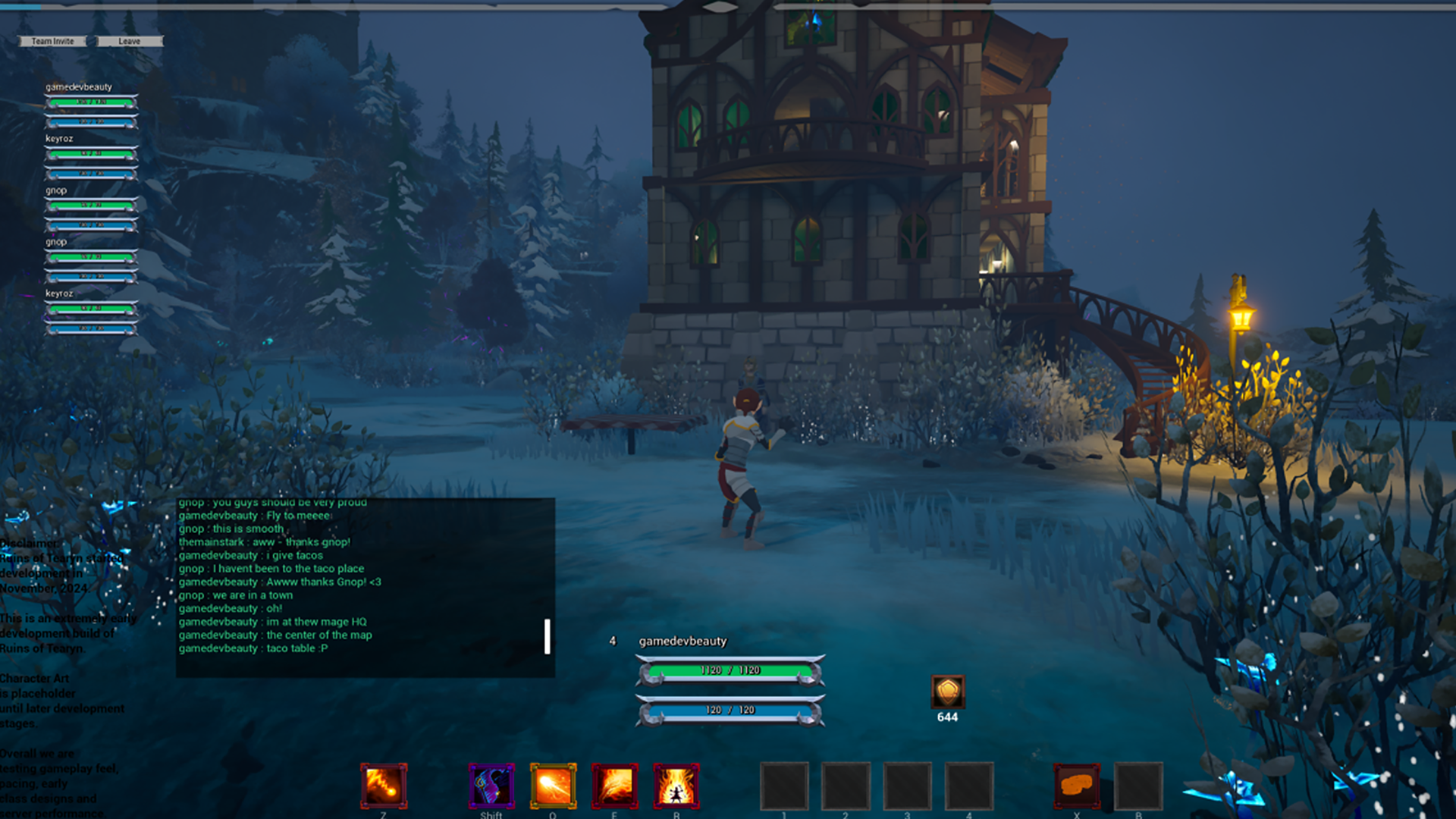
Task: Click the Team Invite button
Action: [x=52, y=41]
